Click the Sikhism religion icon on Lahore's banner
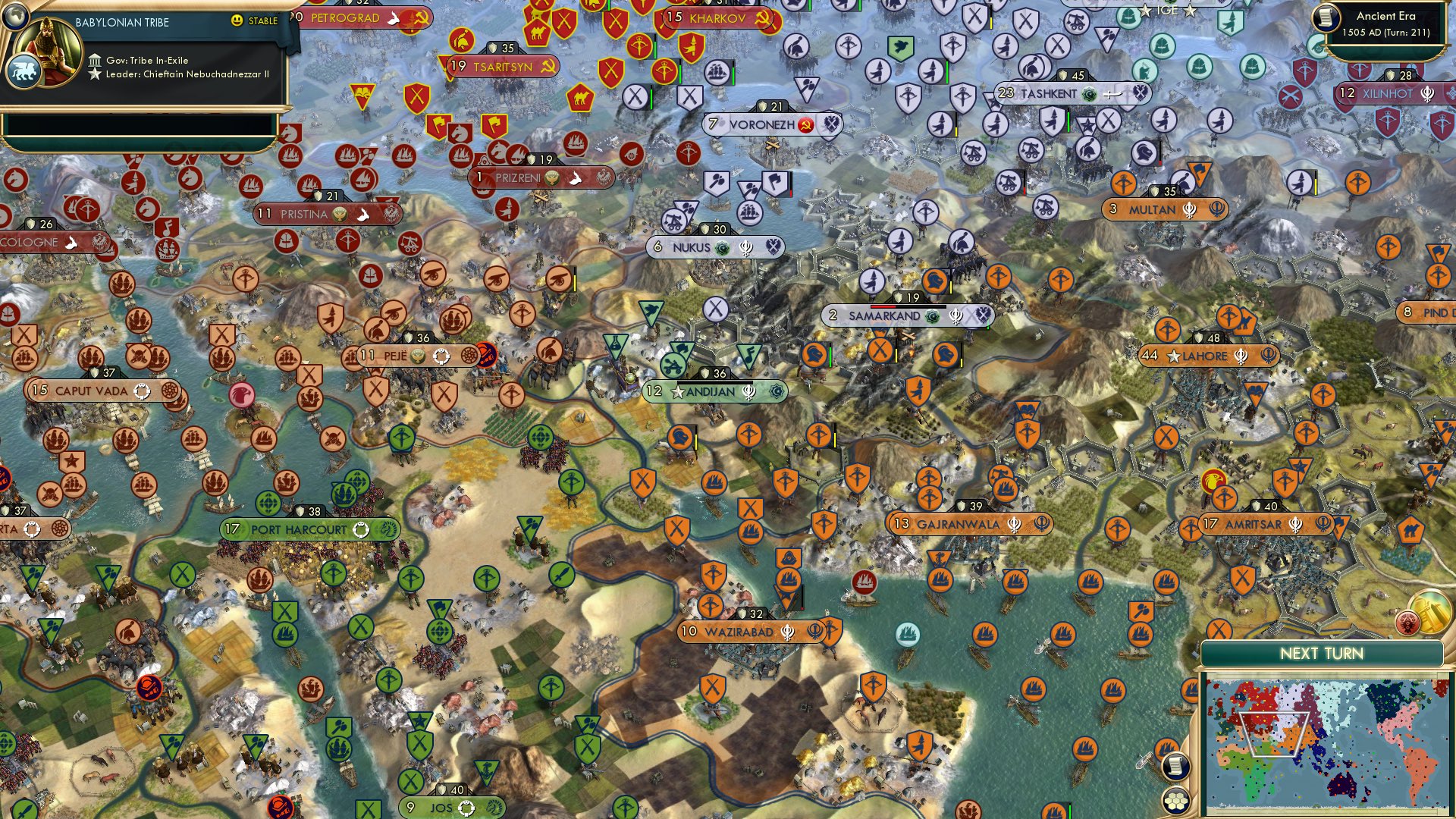Viewport: 1456px width, 819px height. pyautogui.click(x=1241, y=356)
